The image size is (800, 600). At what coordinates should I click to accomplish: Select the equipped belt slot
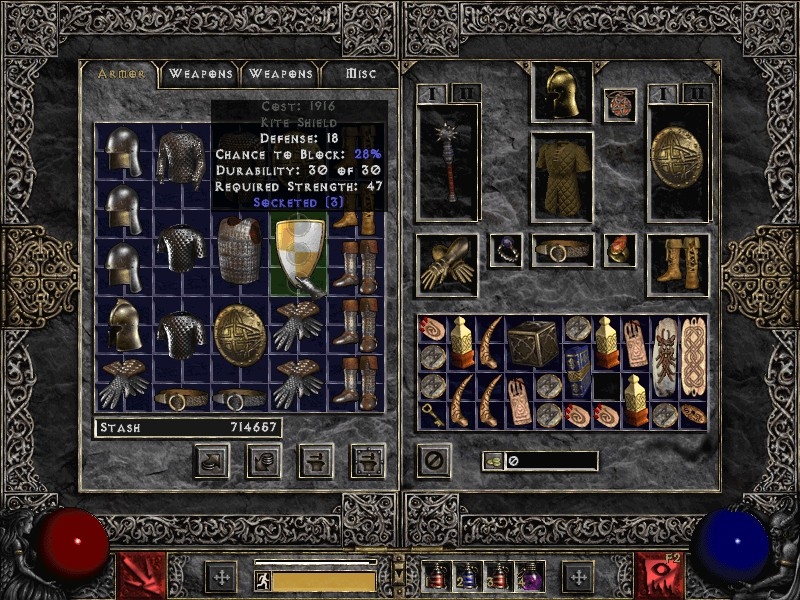[562, 251]
